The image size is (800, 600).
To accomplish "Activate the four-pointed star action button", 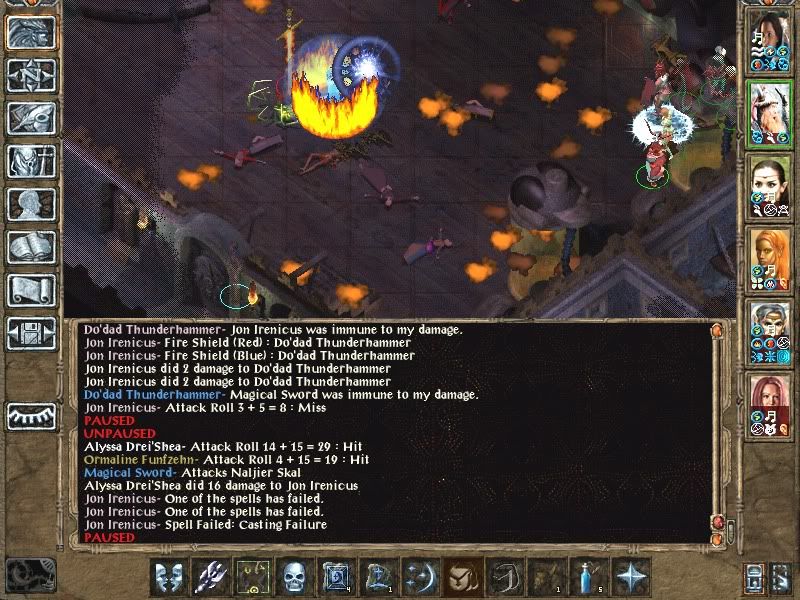I will [x=631, y=577].
